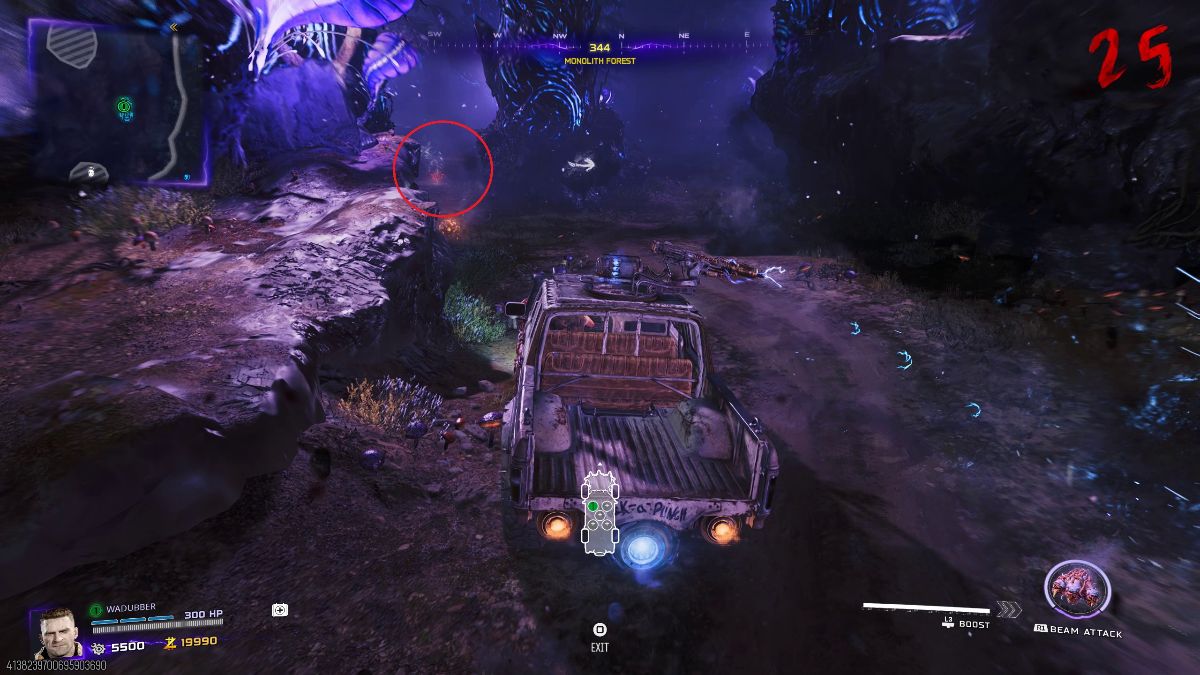Screen dimensions: 1200x675
Task: Click the compass heading strip
Action: coord(599,37)
